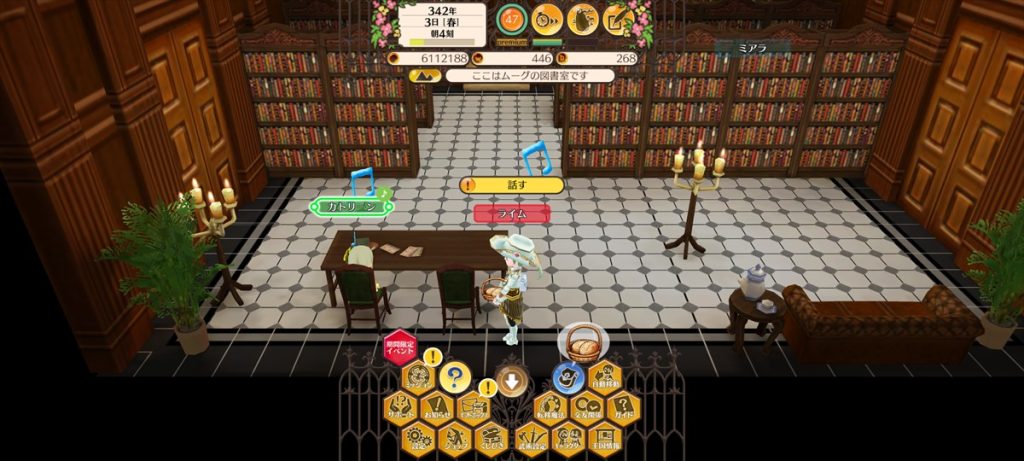The height and width of the screenshot is (461, 1024).
Task: Open the ガイド guide
Action: (623, 407)
